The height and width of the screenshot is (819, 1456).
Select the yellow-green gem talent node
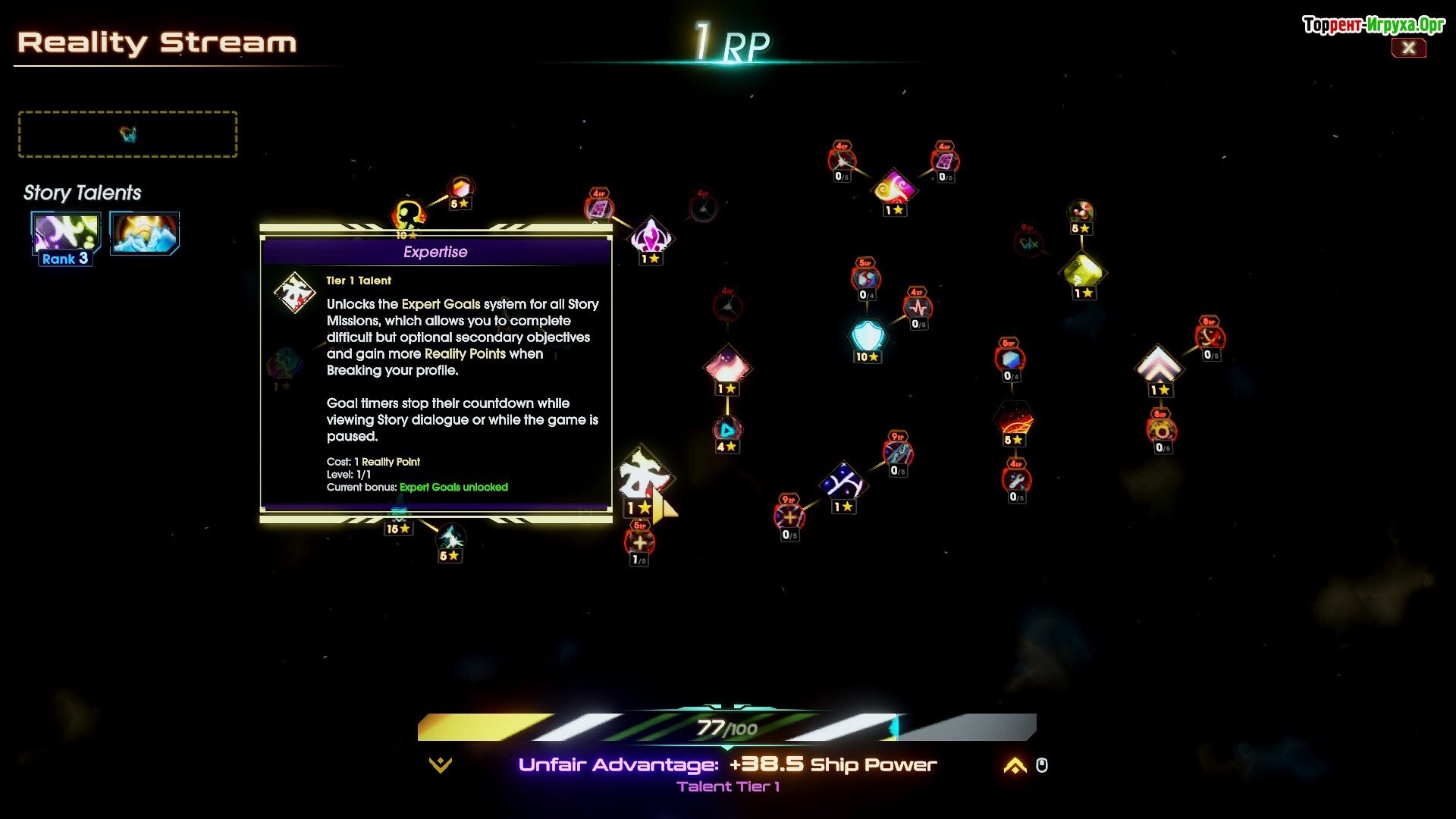pos(1083,271)
